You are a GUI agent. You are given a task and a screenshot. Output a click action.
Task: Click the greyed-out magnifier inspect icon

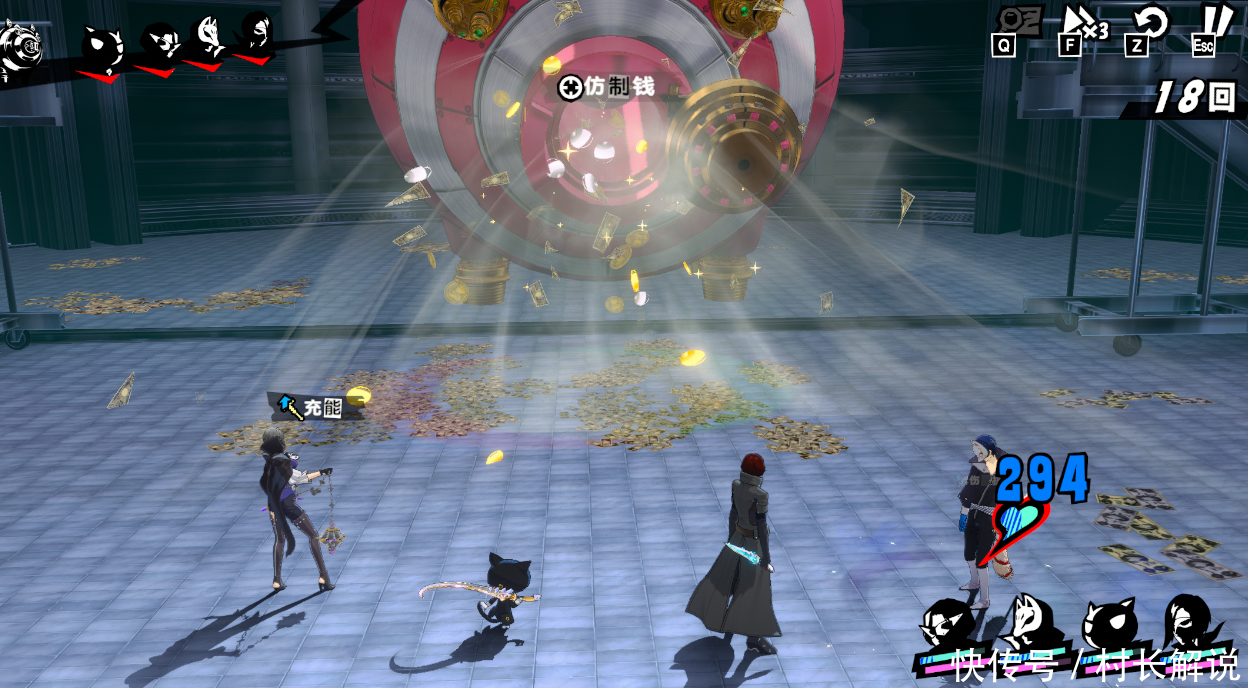[1017, 23]
